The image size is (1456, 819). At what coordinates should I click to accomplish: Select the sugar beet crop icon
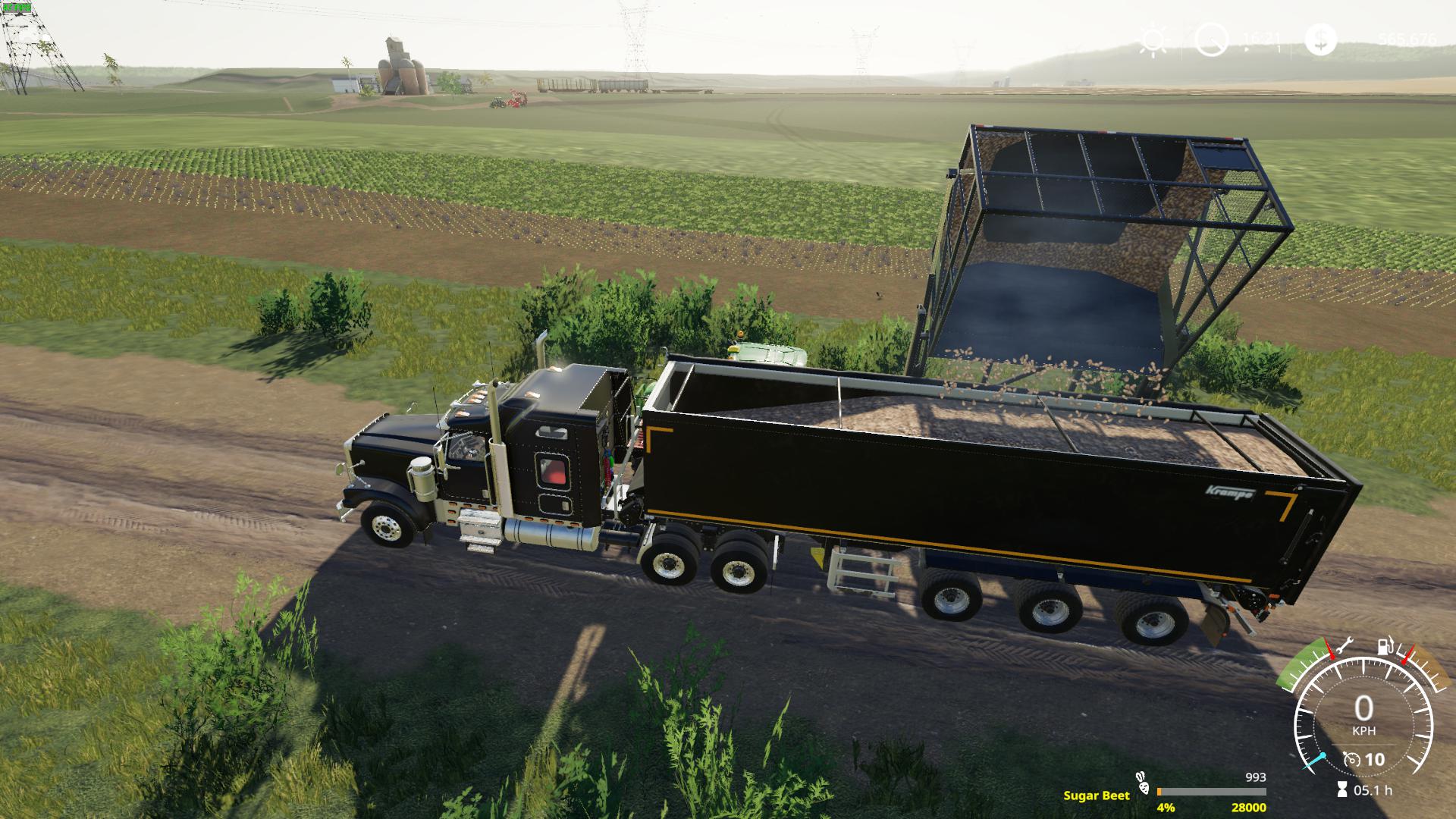coord(1144,785)
